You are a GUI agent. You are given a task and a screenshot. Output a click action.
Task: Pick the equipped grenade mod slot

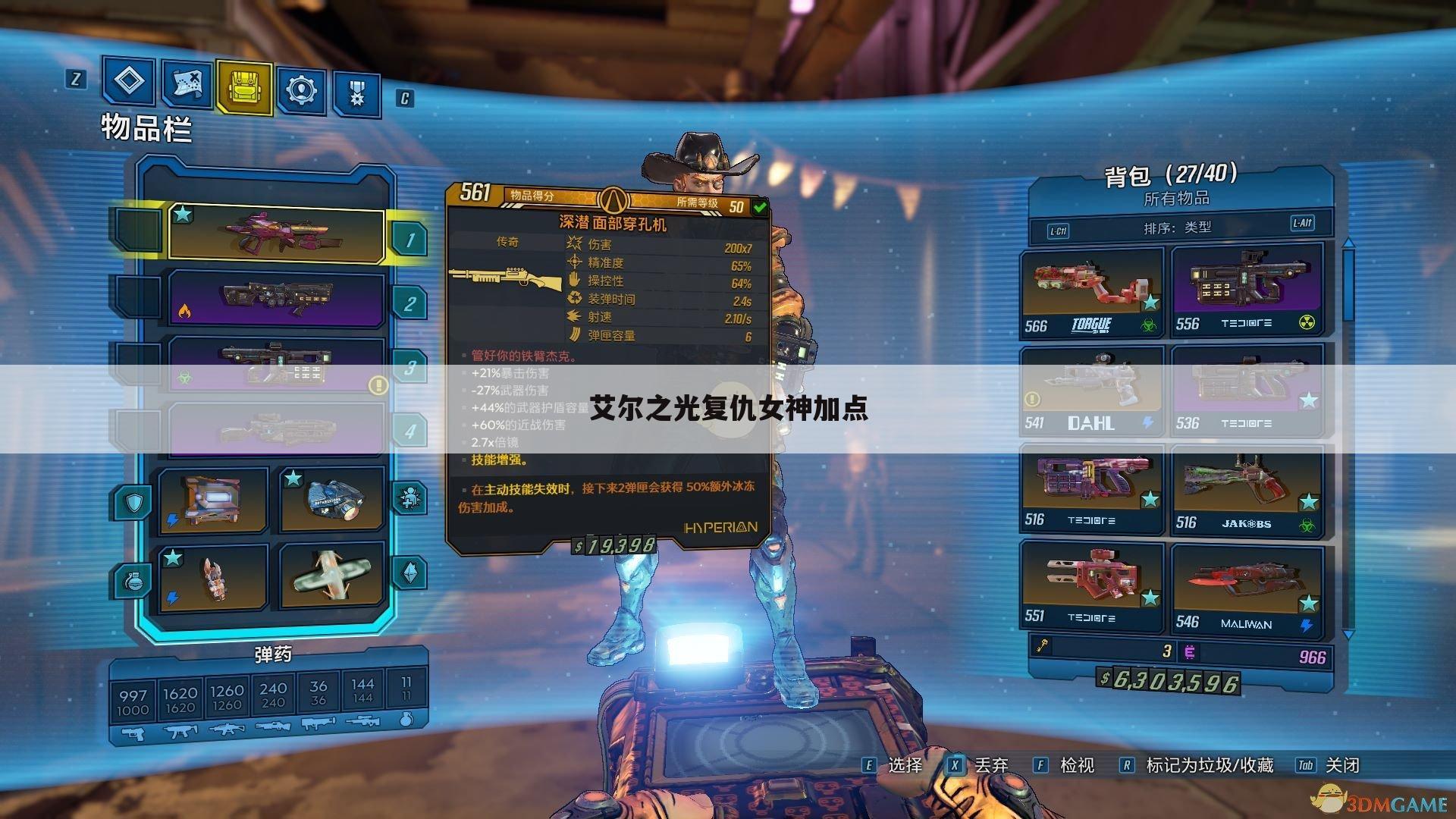click(213, 578)
